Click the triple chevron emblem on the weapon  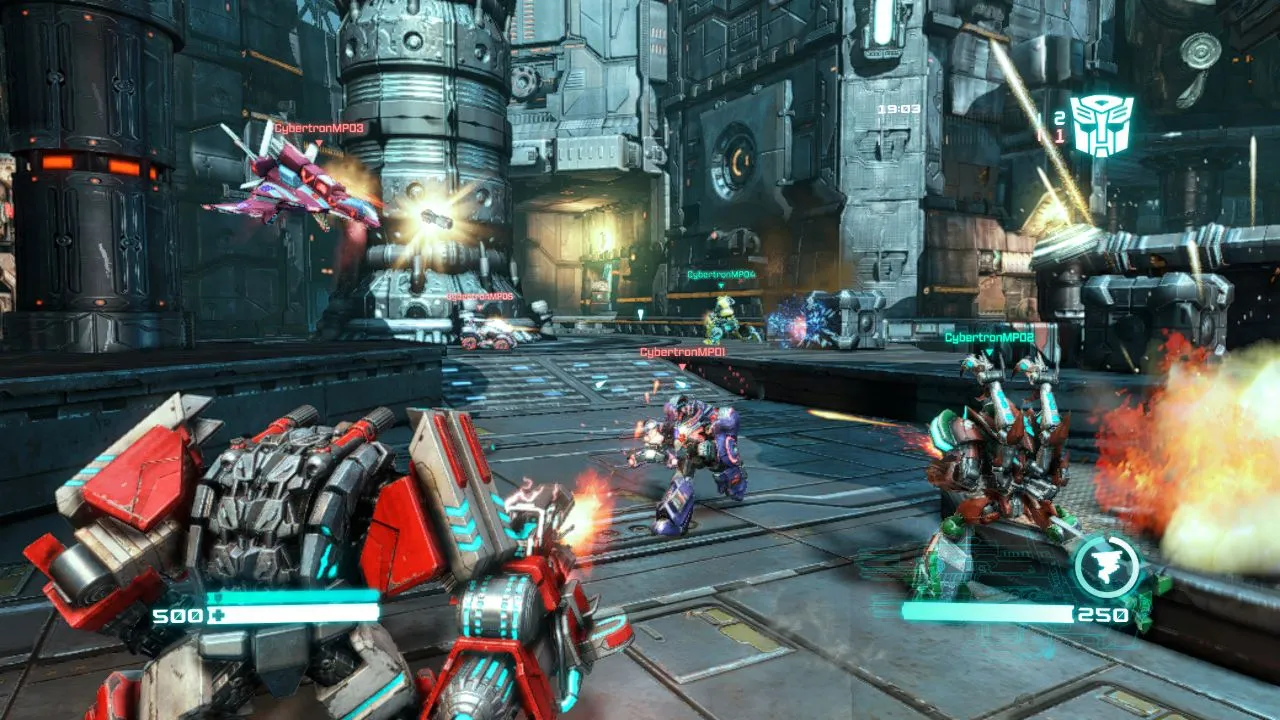point(462,525)
